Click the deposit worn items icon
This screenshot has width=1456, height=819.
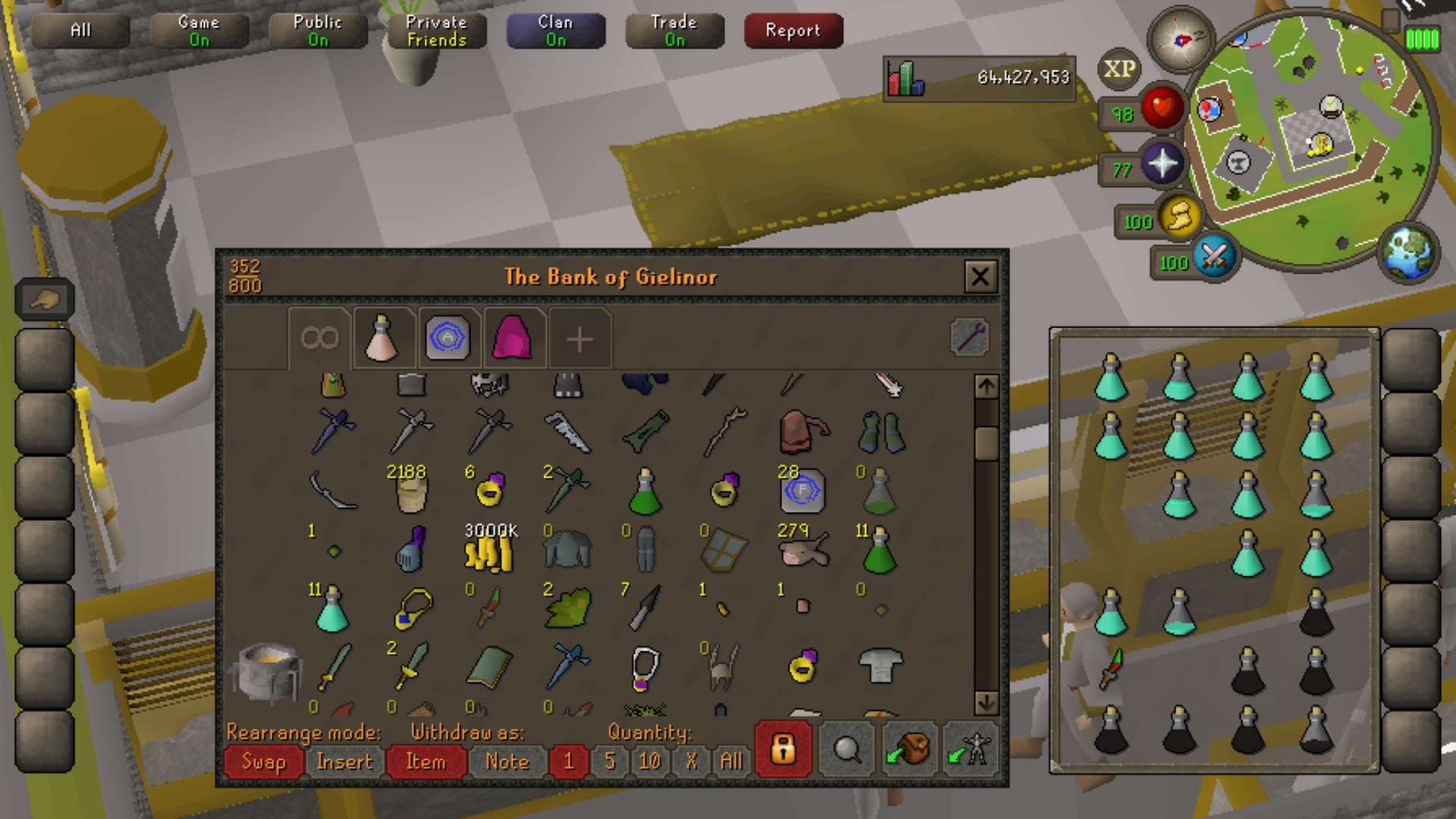[x=970, y=748]
